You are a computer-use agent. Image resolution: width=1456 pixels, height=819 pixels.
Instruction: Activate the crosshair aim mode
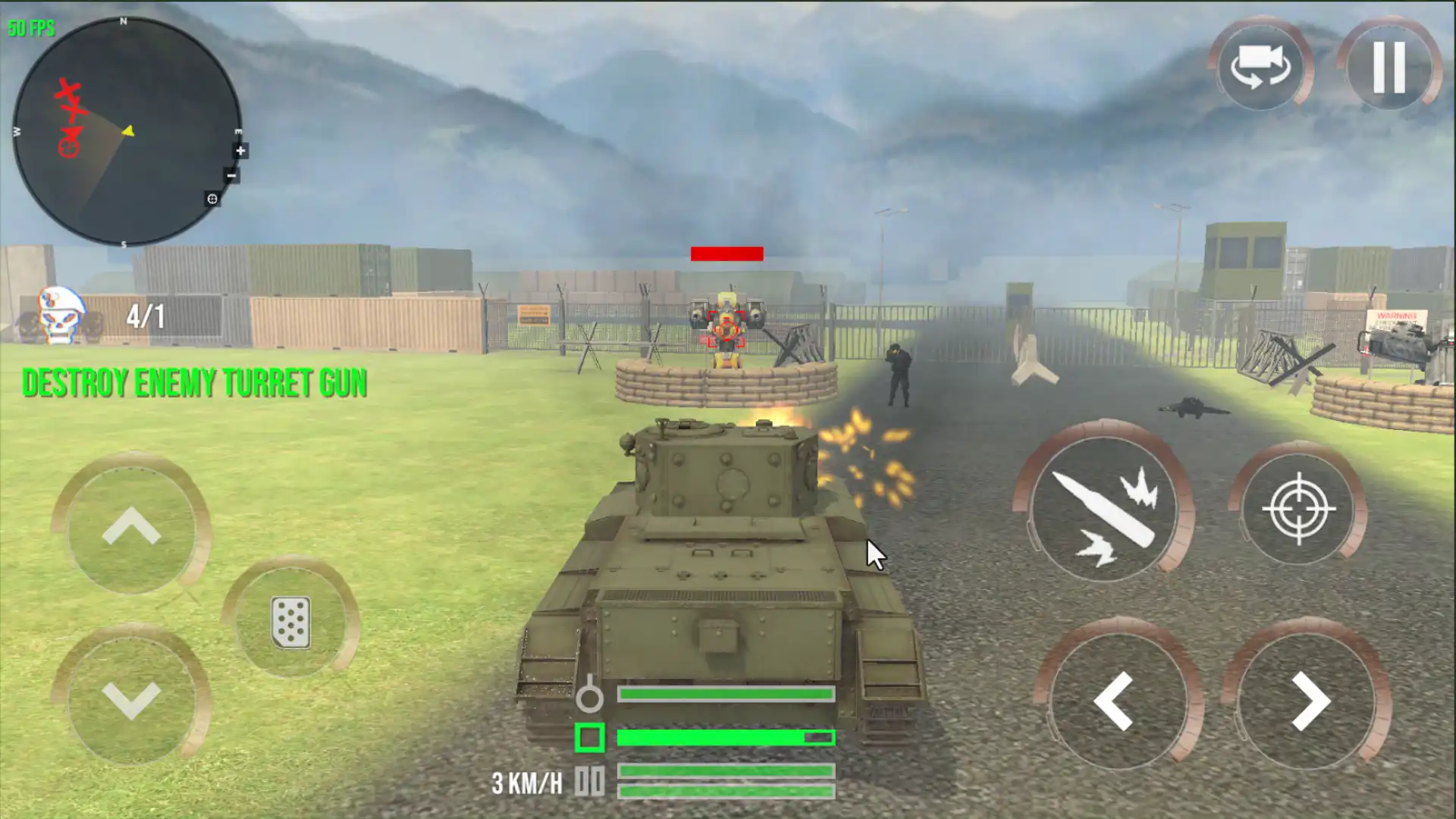[1298, 508]
